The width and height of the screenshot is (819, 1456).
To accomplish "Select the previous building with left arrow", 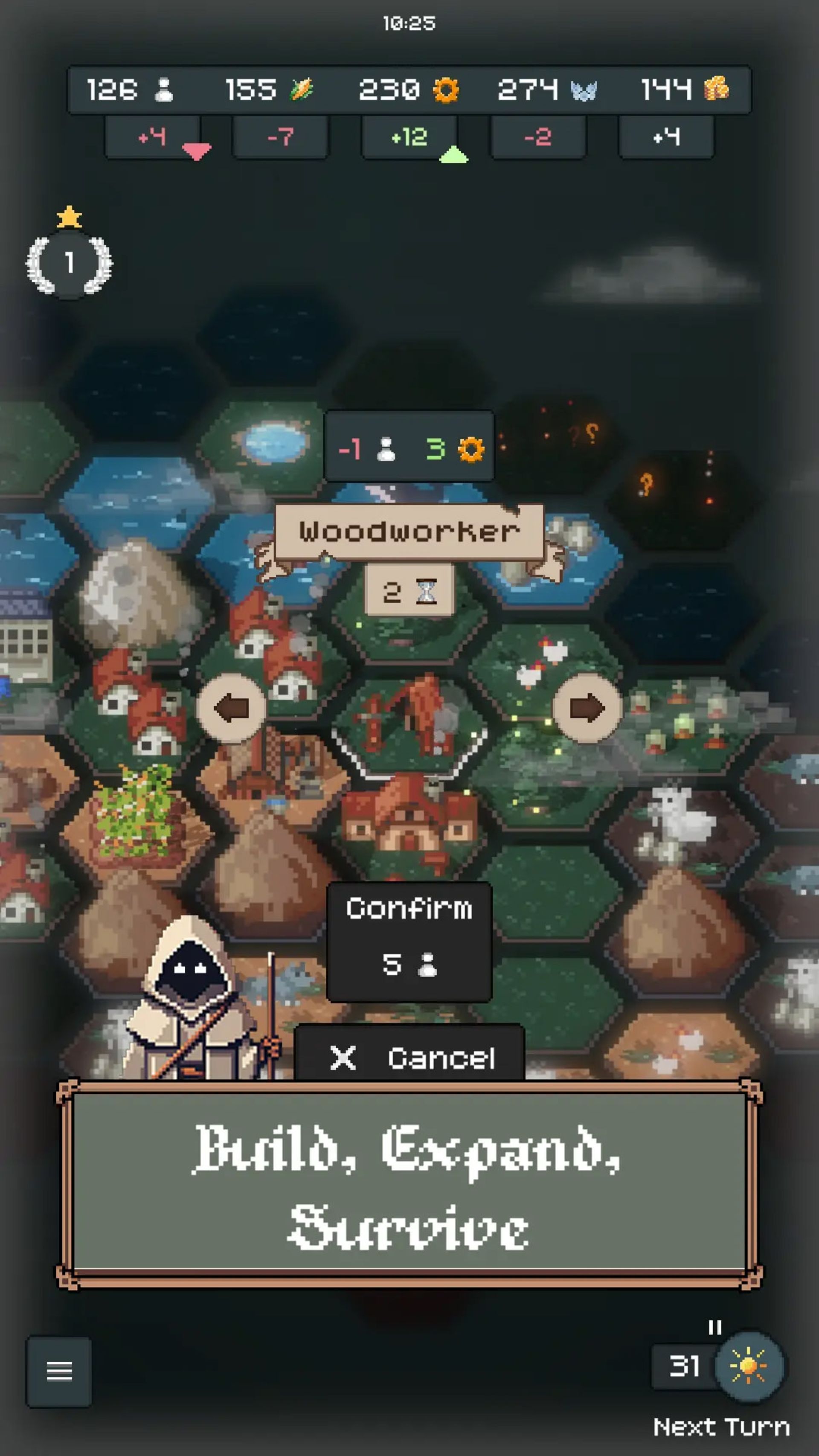I will pyautogui.click(x=232, y=708).
